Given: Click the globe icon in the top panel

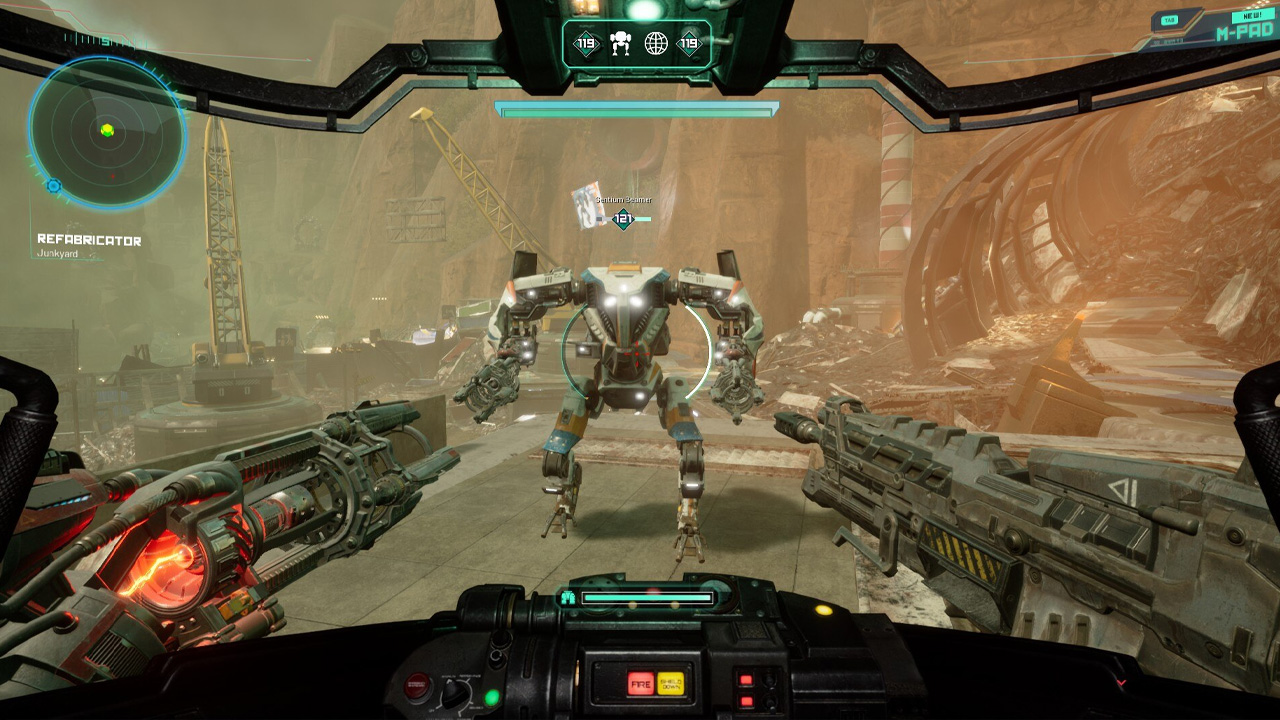Looking at the screenshot, I should [656, 43].
